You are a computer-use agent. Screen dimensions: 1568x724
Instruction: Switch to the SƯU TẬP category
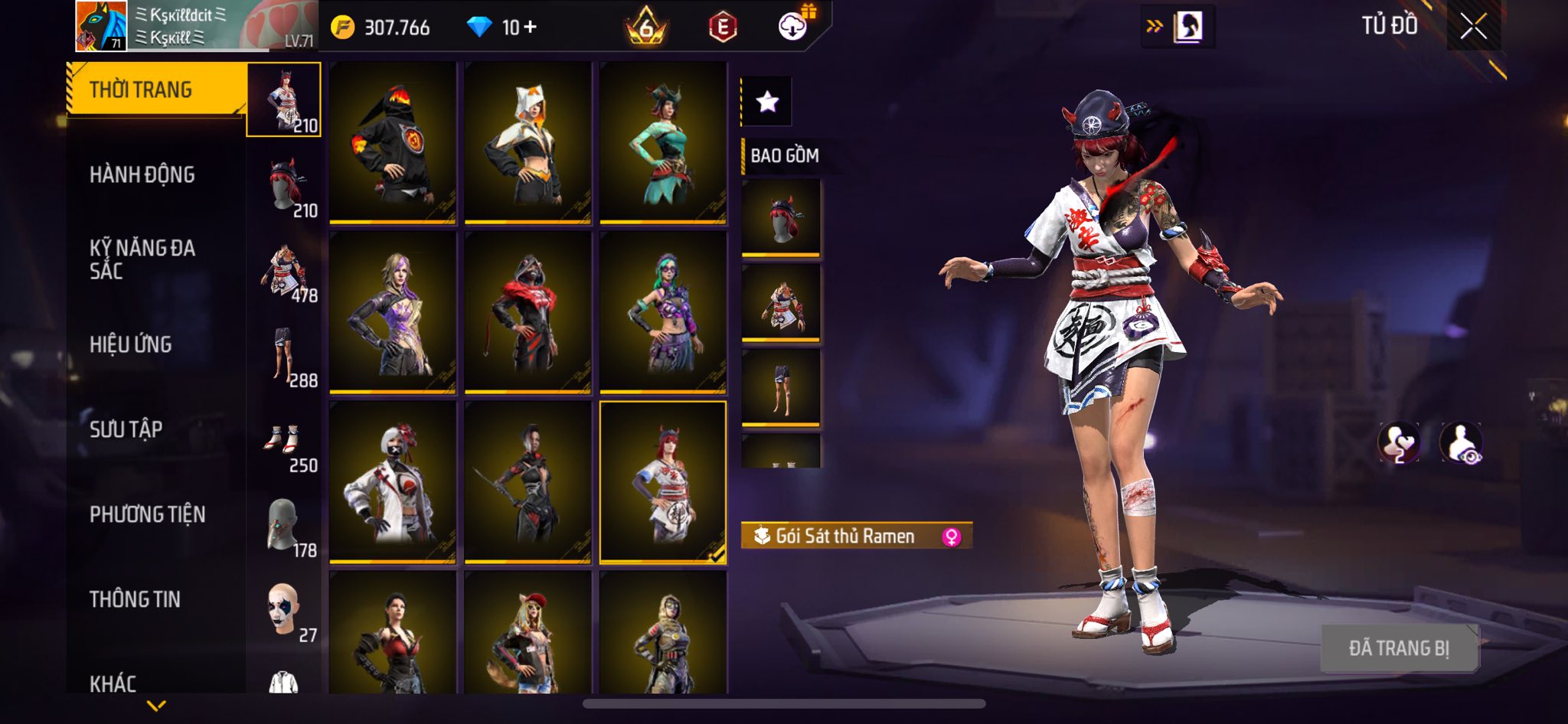point(126,429)
